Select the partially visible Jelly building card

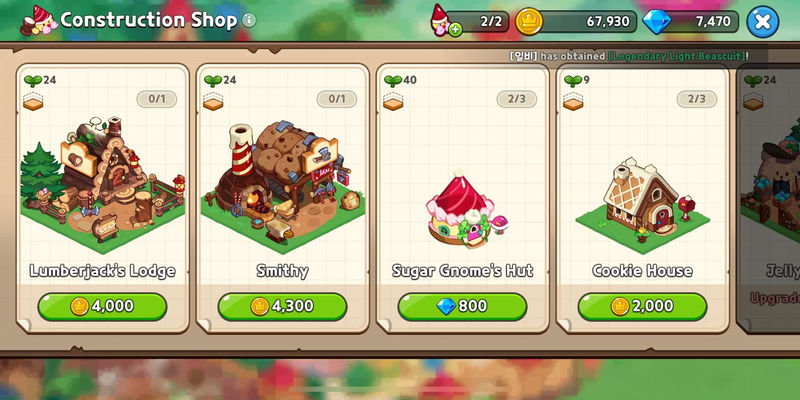tap(770, 200)
